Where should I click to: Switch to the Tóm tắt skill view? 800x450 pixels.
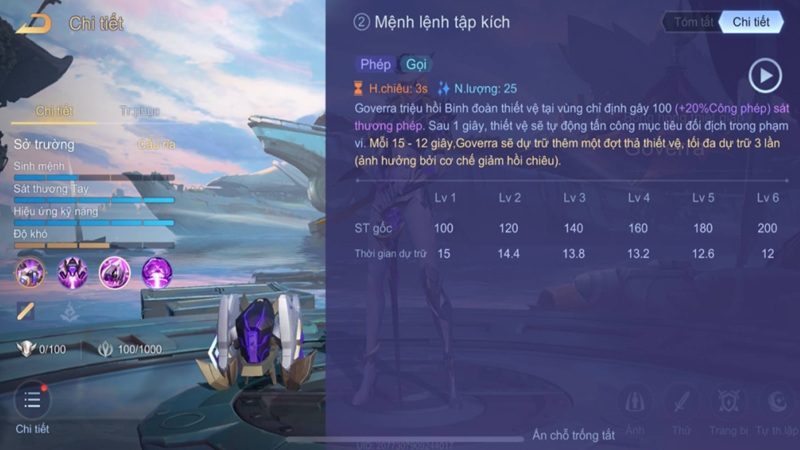[x=692, y=22]
